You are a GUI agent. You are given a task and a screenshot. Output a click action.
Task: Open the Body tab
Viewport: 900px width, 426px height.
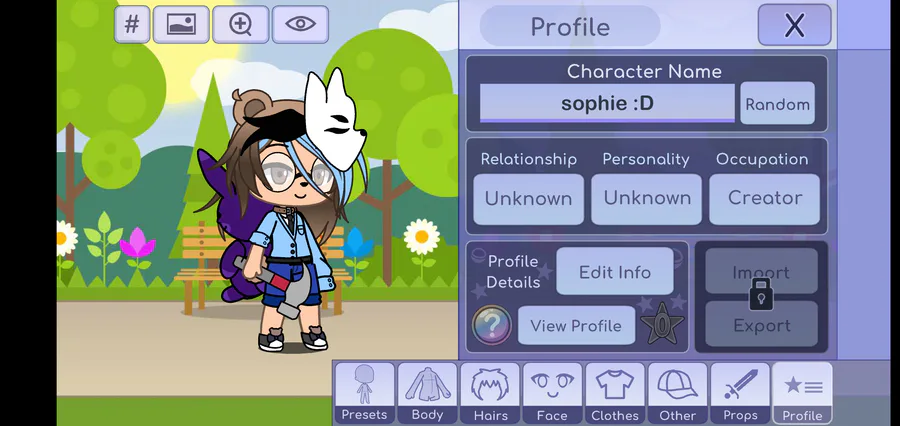[x=427, y=393]
